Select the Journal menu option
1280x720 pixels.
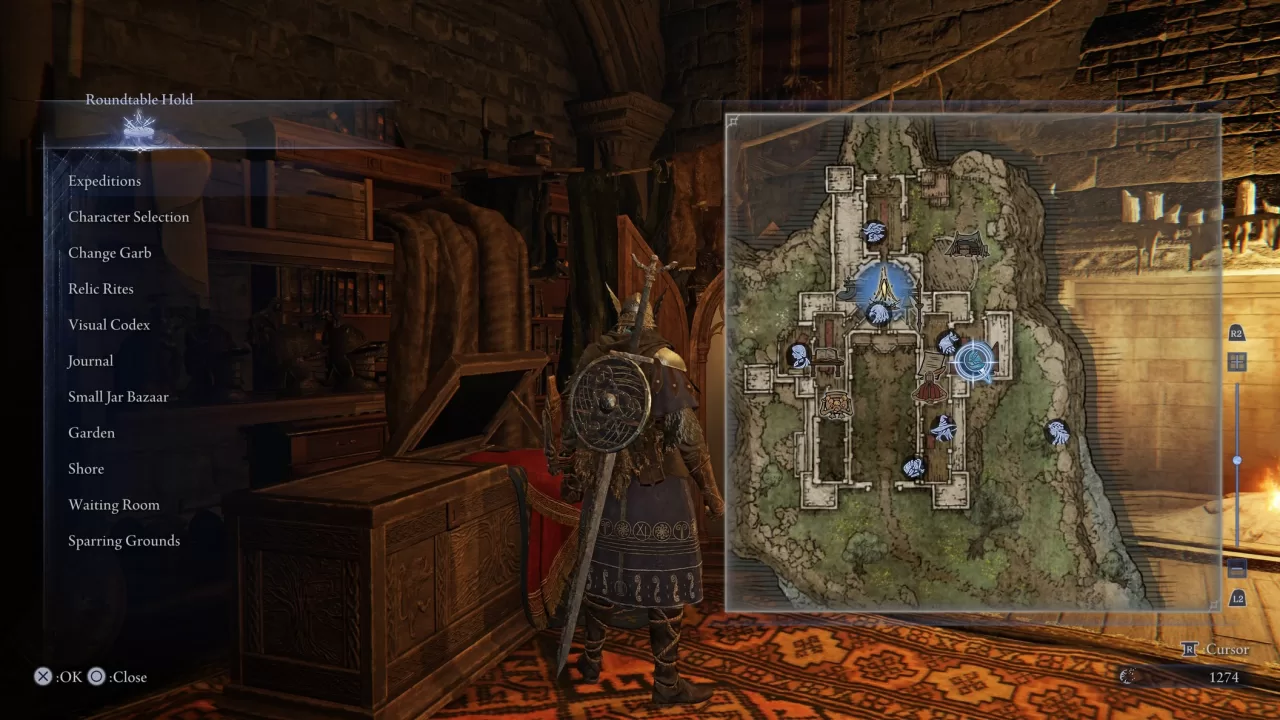pos(90,360)
